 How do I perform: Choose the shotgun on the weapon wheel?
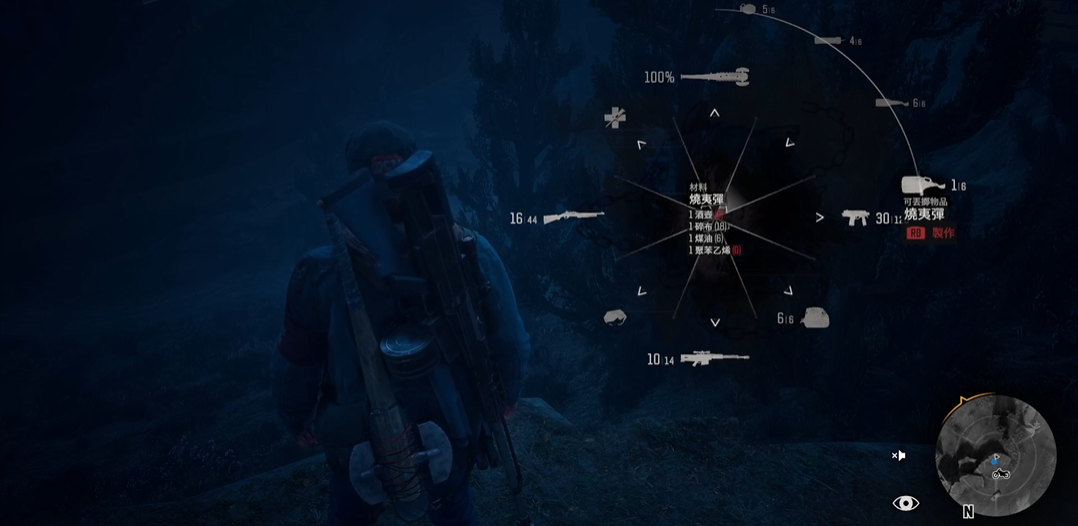pos(574,217)
